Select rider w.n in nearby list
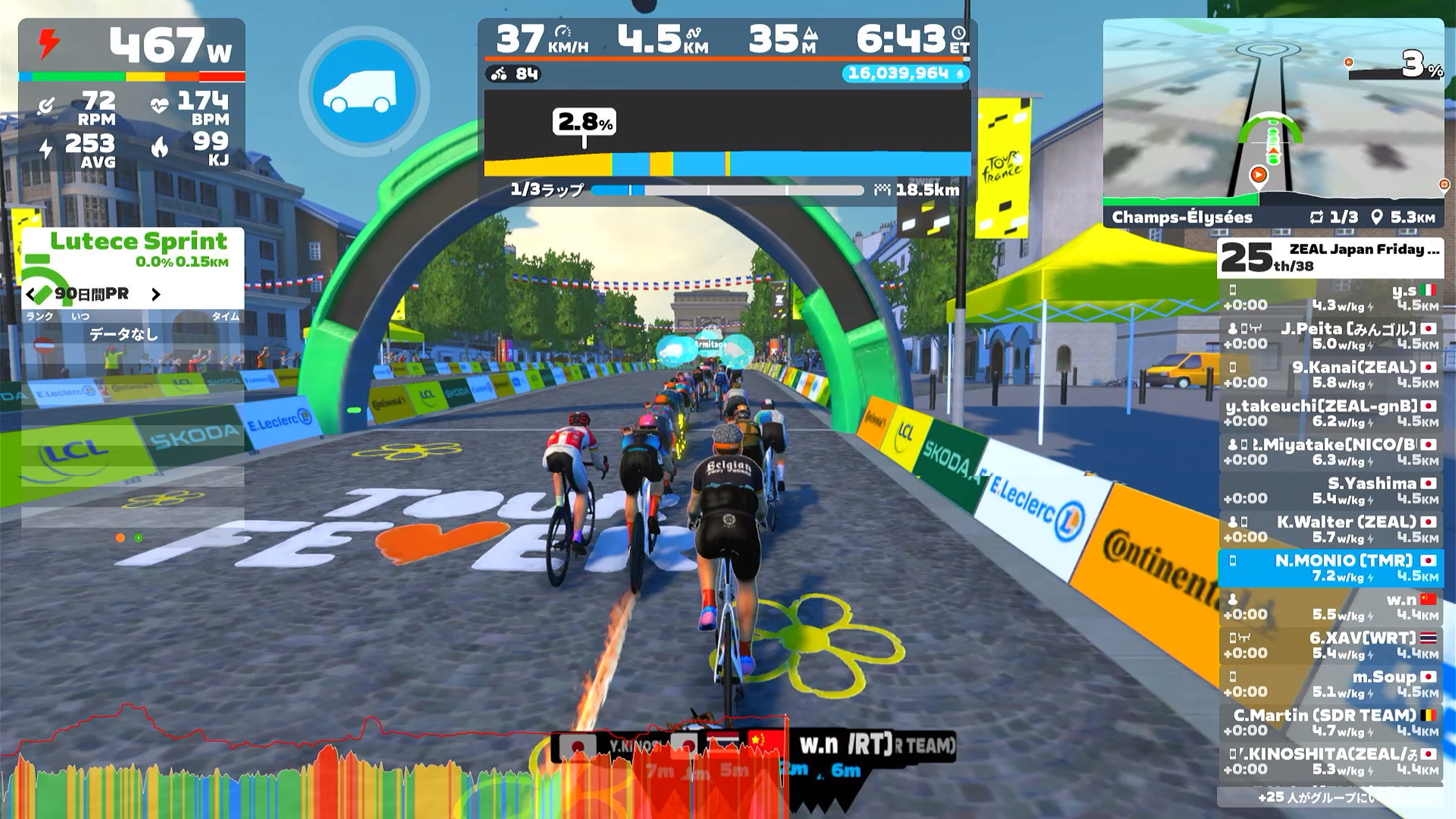The width and height of the screenshot is (1456, 819). click(1330, 607)
